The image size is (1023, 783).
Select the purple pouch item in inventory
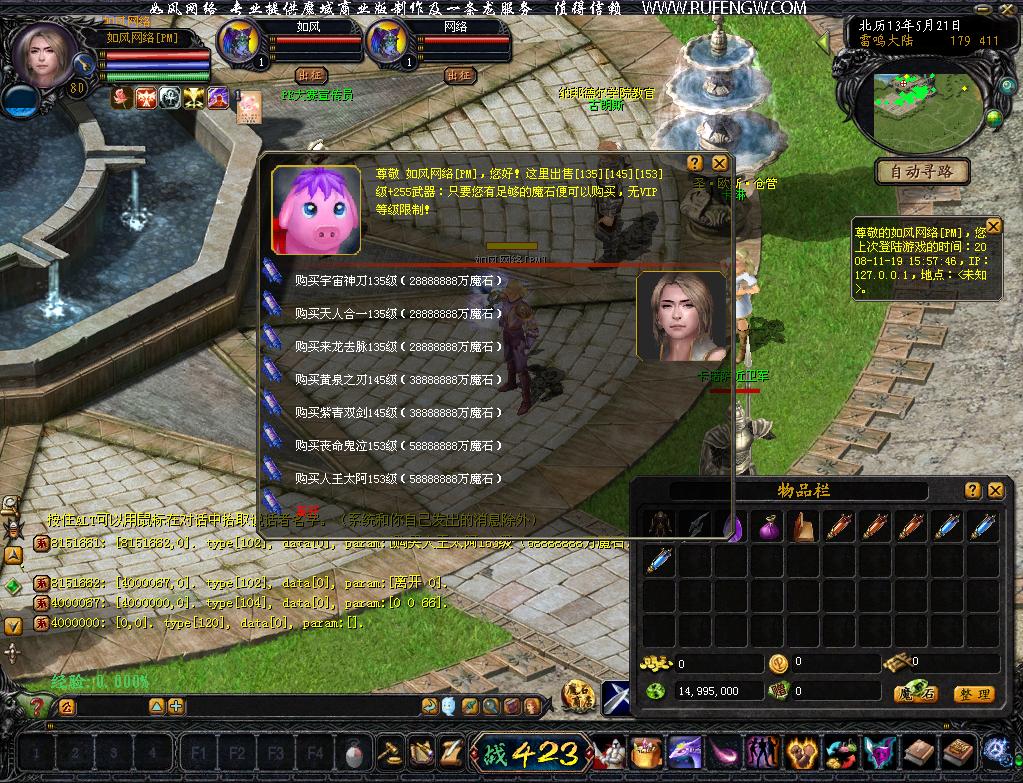(768, 527)
